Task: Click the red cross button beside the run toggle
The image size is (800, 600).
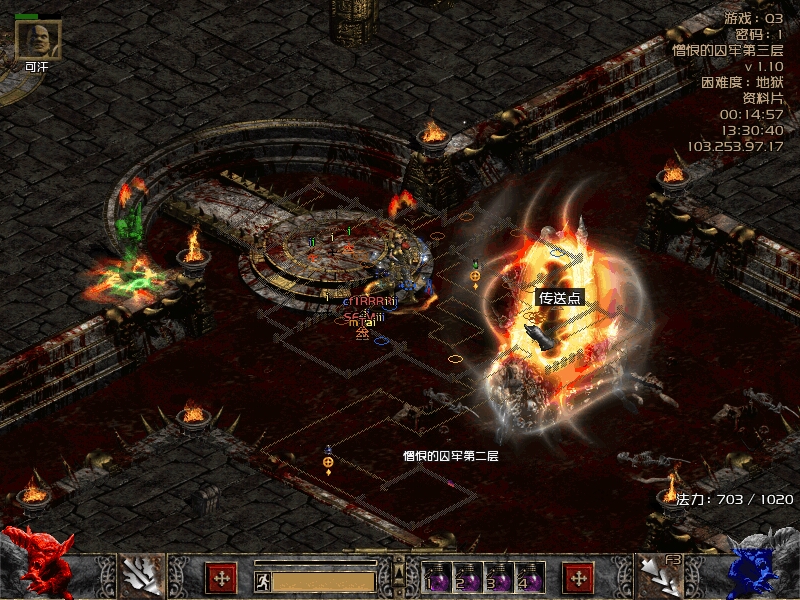Action: (221, 578)
